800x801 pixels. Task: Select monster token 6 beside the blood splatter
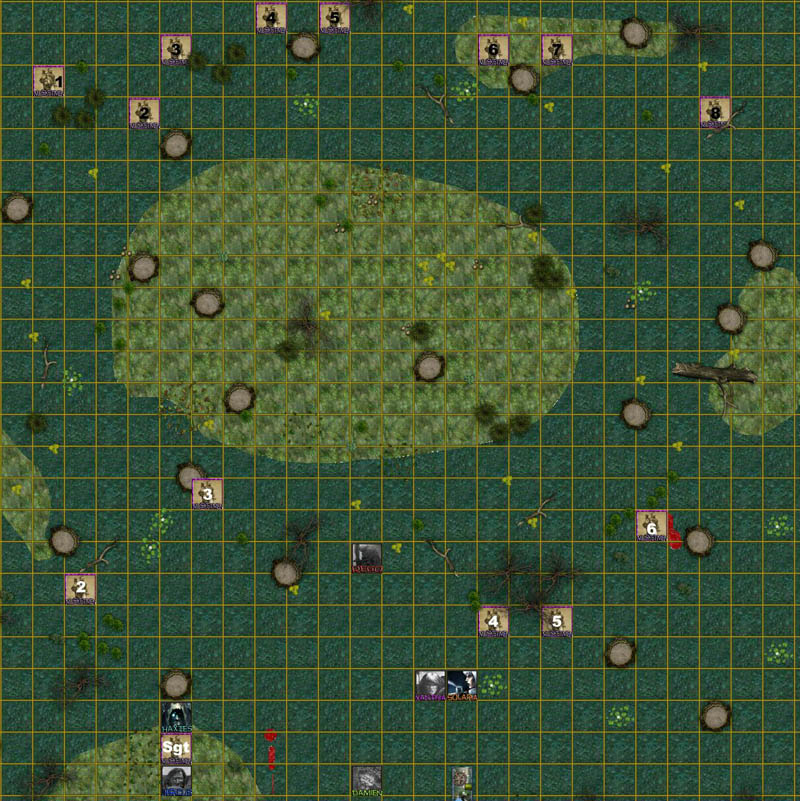[651, 525]
